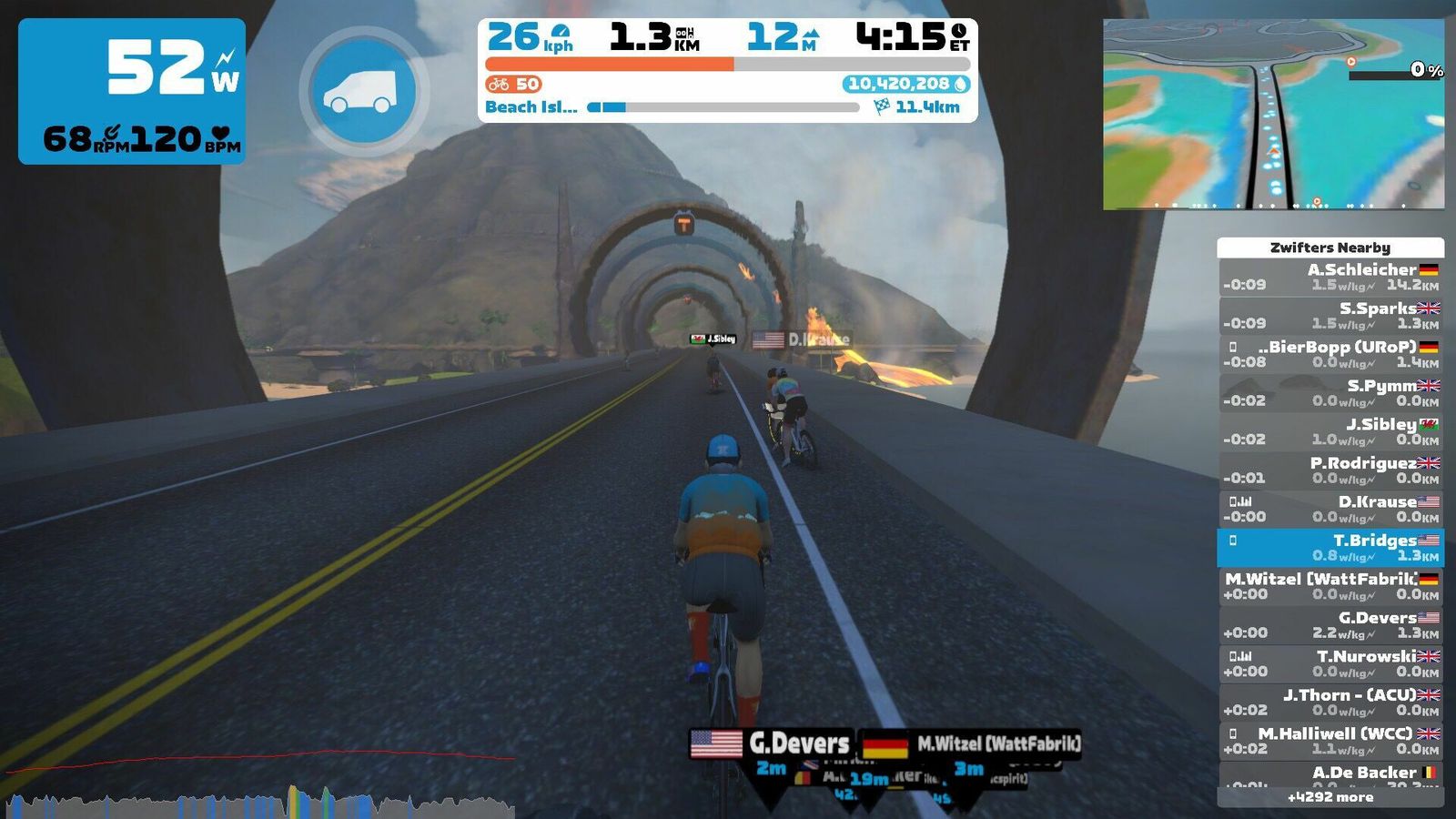Open the power graph at bottom left
Image resolution: width=1456 pixels, height=819 pixels.
pyautogui.click(x=259, y=784)
